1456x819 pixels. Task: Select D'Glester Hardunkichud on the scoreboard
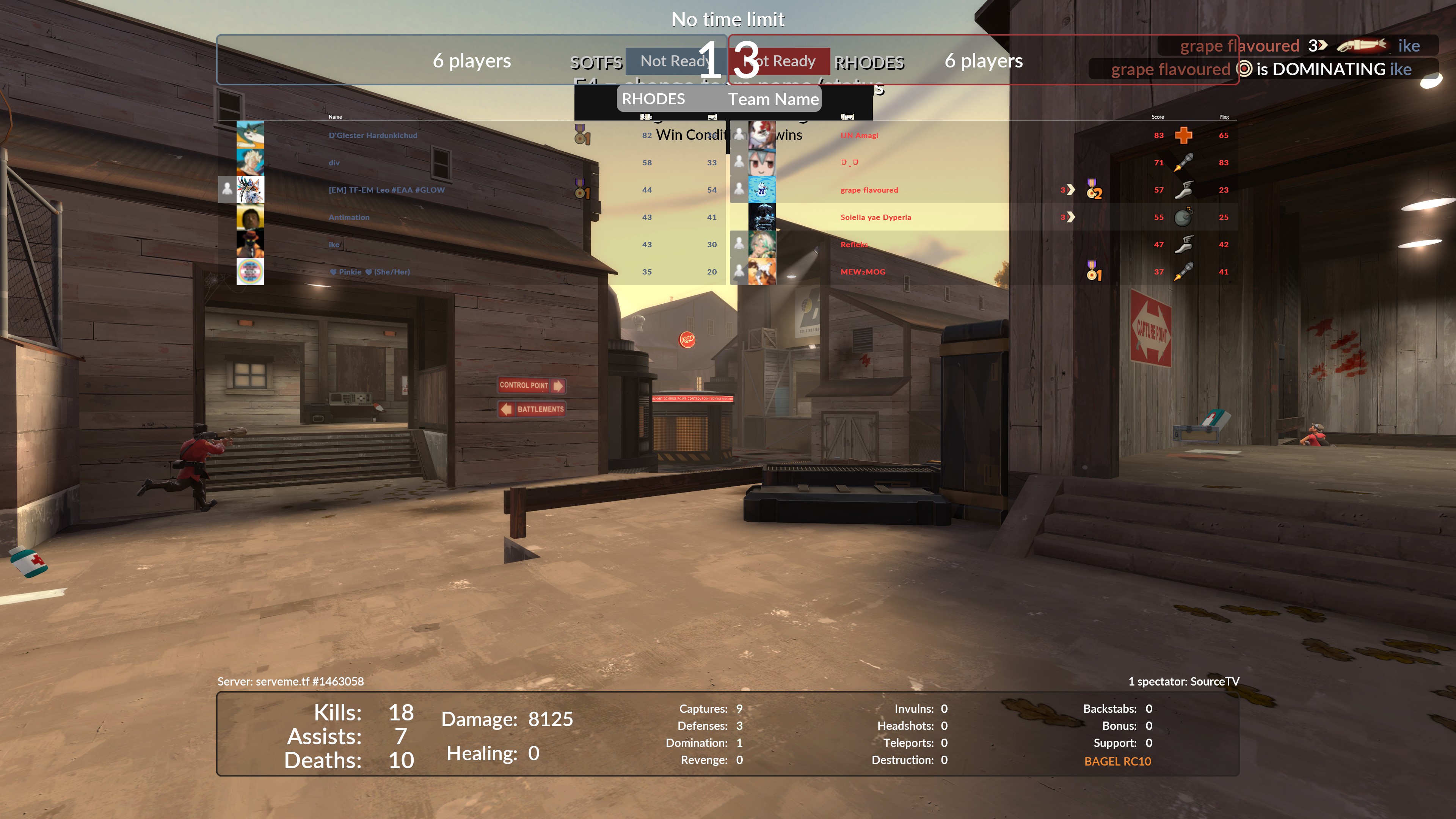pos(372,136)
